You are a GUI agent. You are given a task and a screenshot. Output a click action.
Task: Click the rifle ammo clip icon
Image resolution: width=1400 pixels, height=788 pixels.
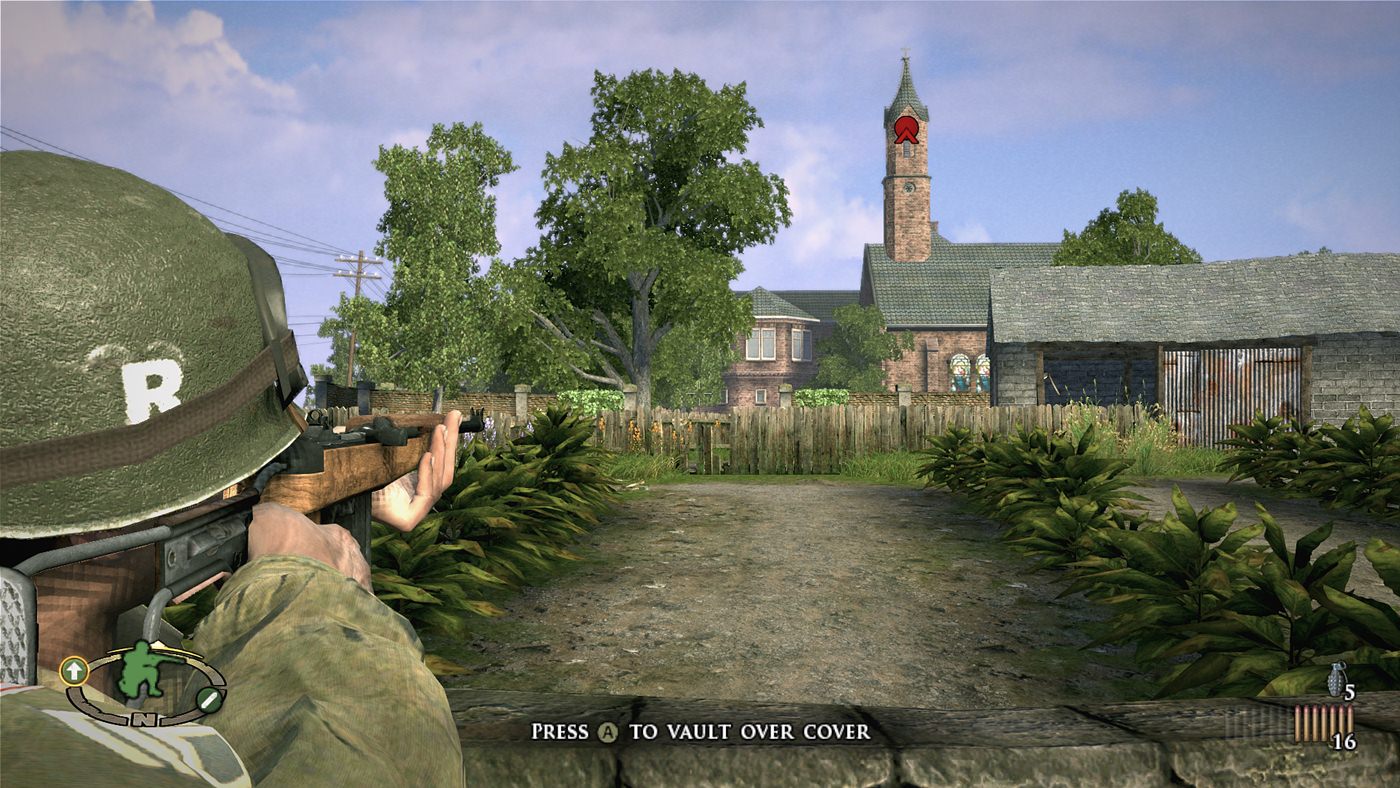[x=1323, y=723]
